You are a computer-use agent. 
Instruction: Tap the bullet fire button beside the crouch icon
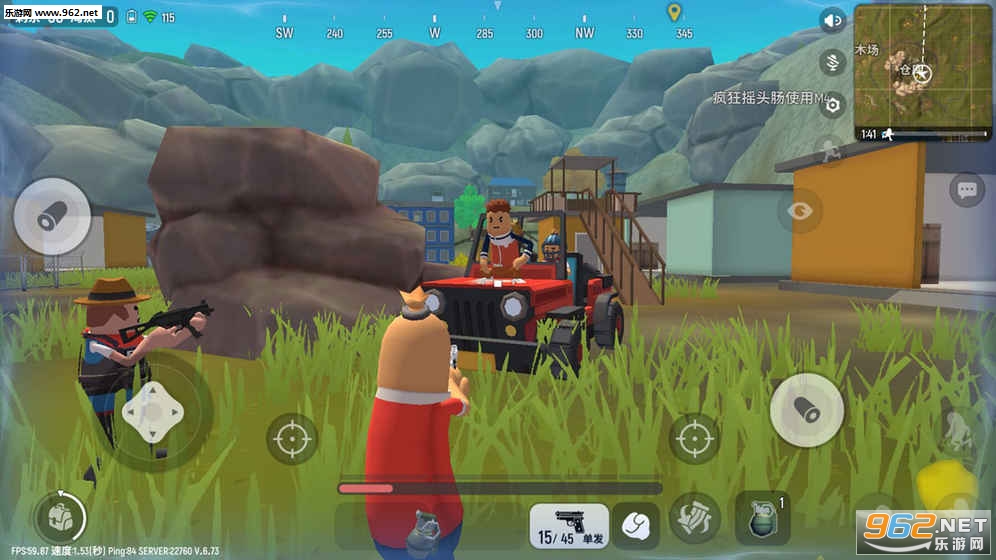[807, 410]
